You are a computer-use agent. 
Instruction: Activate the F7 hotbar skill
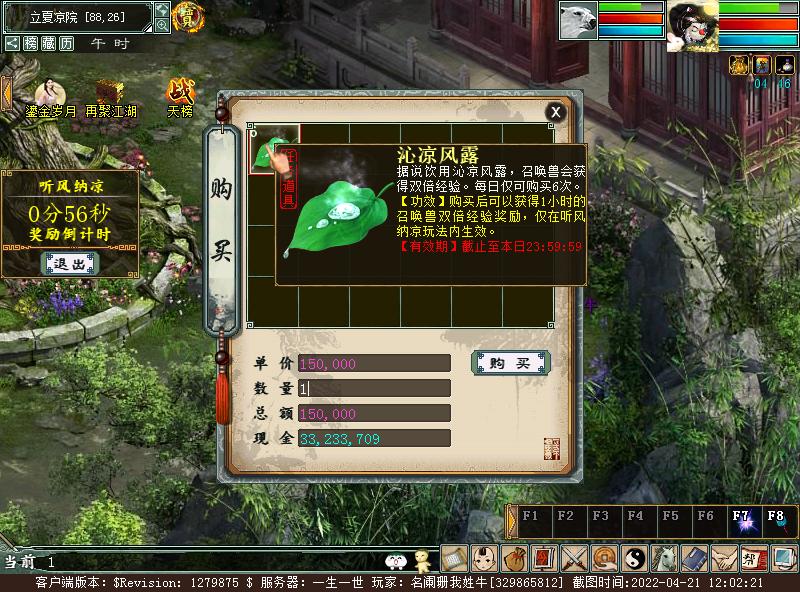741,519
